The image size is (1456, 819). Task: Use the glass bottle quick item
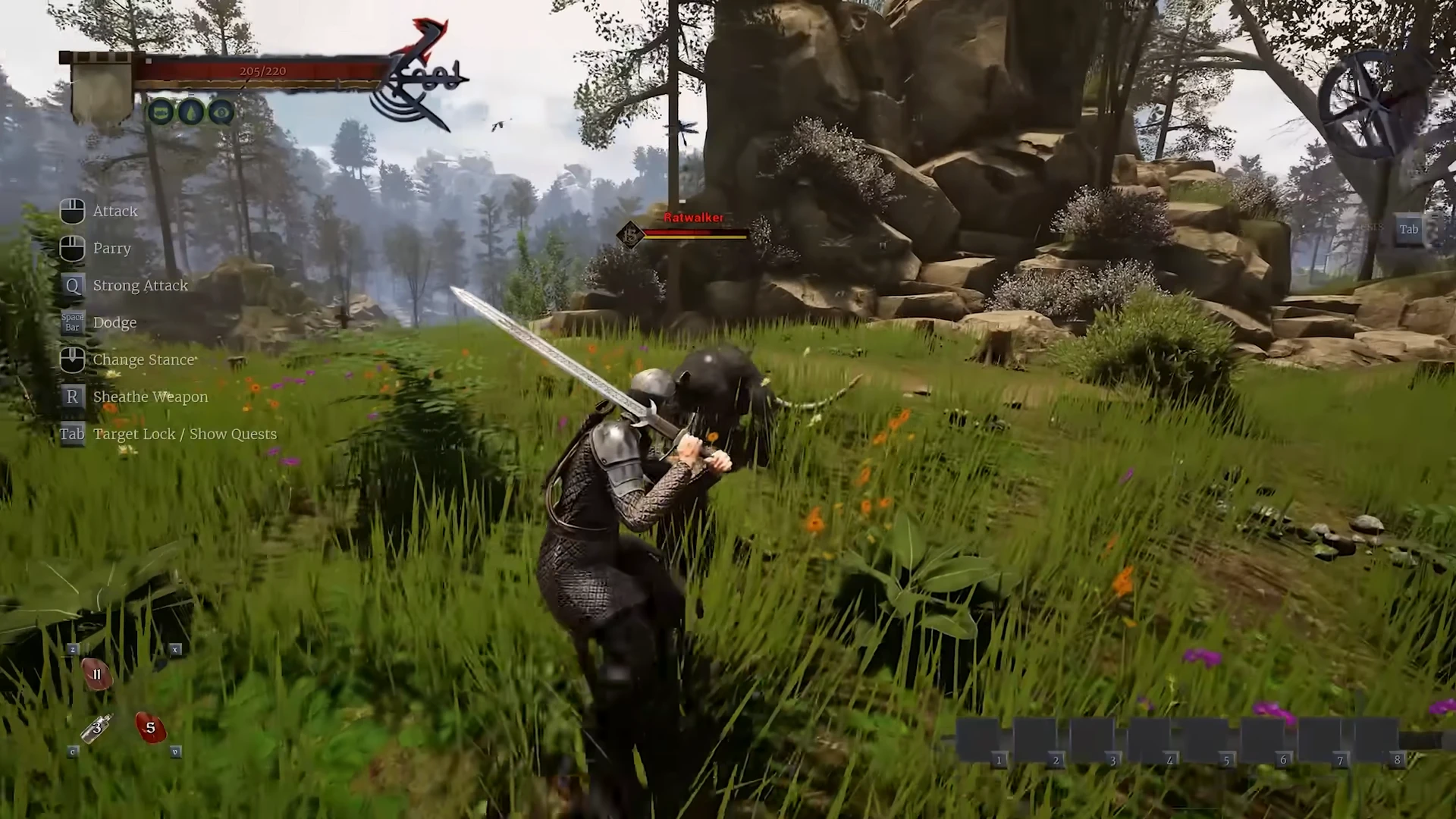[96, 729]
